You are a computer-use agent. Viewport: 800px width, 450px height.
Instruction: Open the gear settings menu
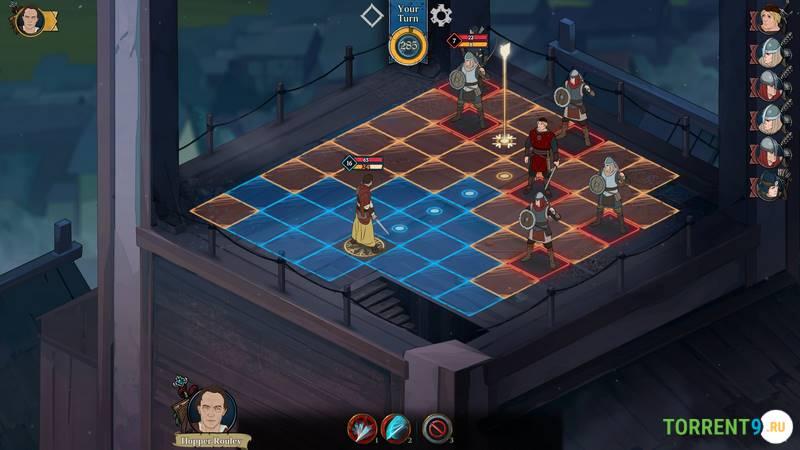[x=441, y=15]
